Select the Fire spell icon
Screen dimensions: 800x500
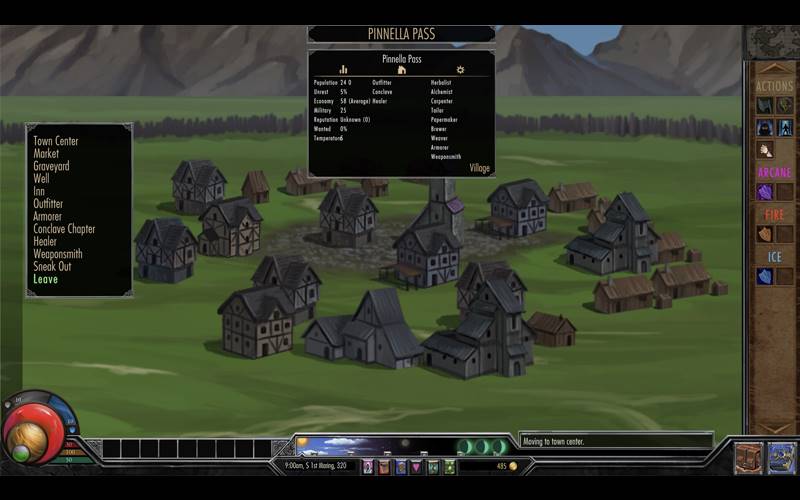click(x=765, y=234)
